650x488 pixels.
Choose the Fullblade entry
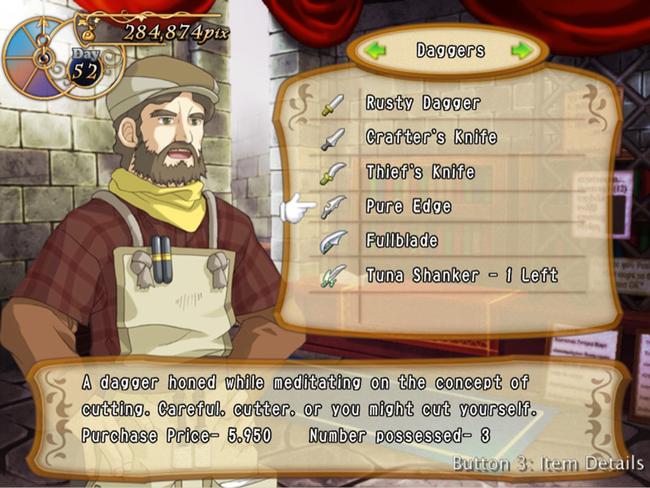402,241
